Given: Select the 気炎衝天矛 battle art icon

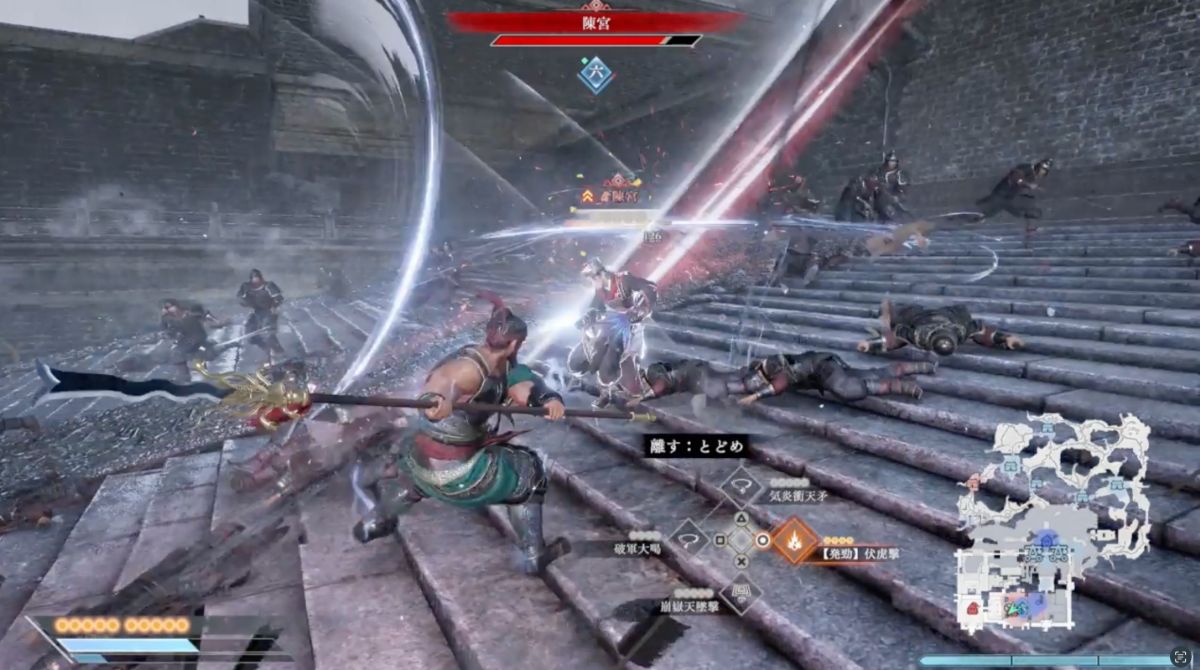Looking at the screenshot, I should 741,487.
